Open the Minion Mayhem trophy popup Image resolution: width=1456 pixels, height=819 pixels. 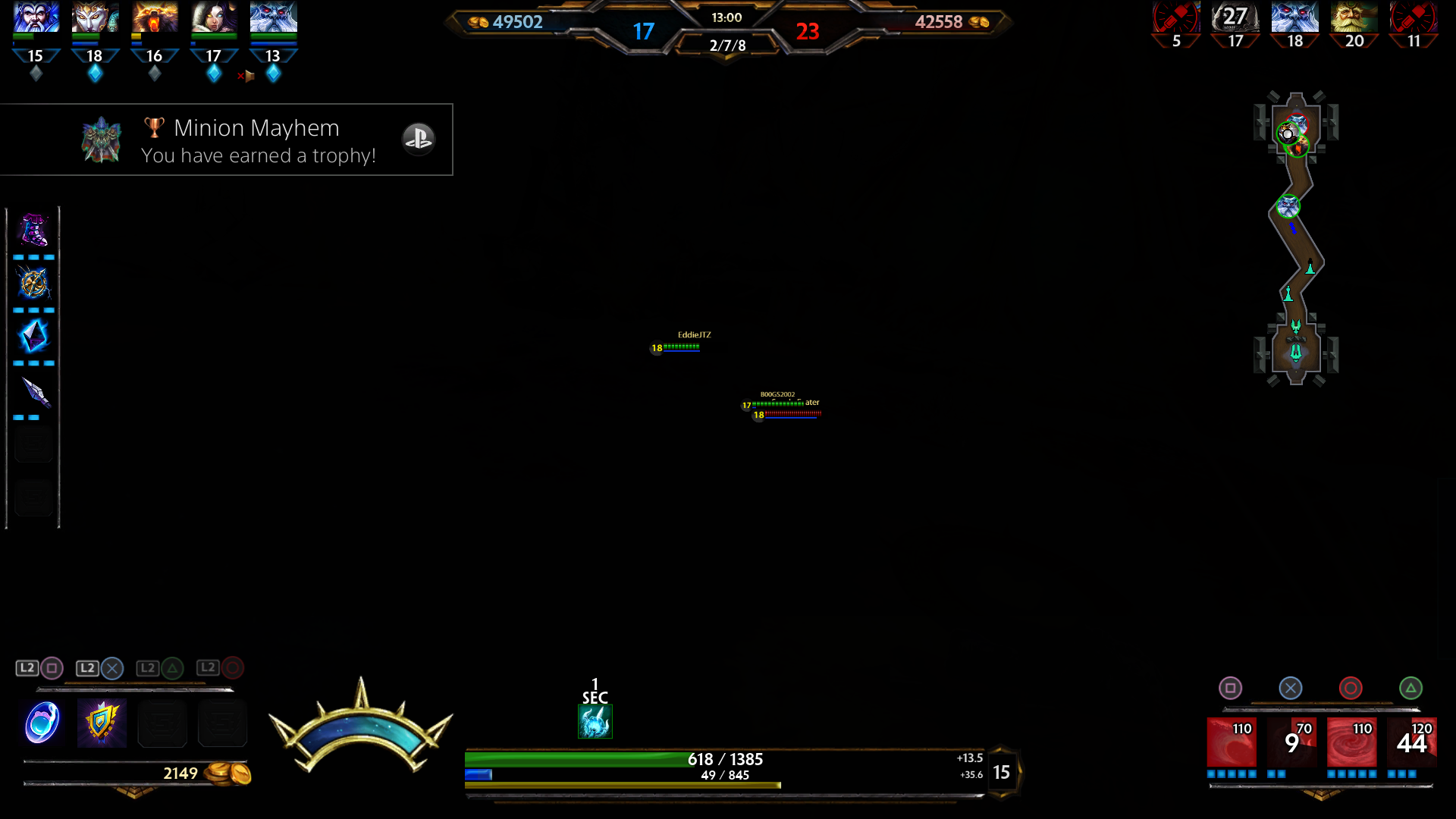click(x=227, y=140)
